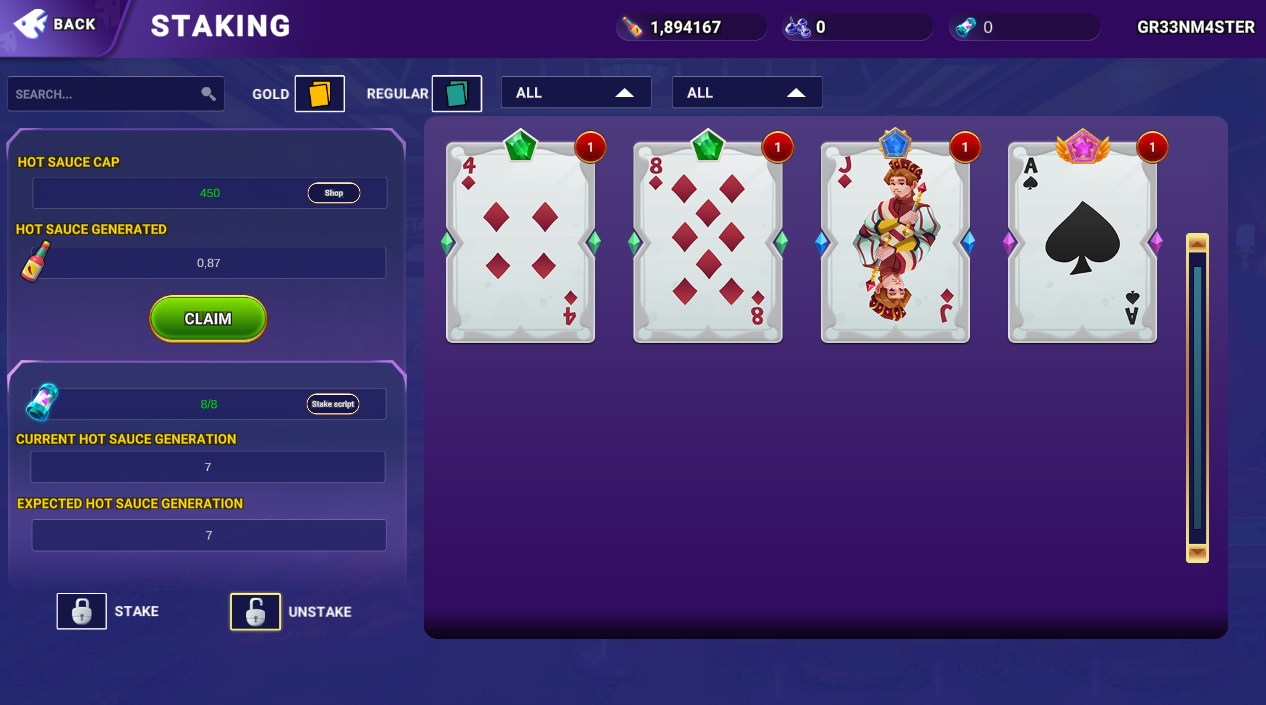Claim the generated hot sauce
The image size is (1266, 705).
pyautogui.click(x=208, y=319)
